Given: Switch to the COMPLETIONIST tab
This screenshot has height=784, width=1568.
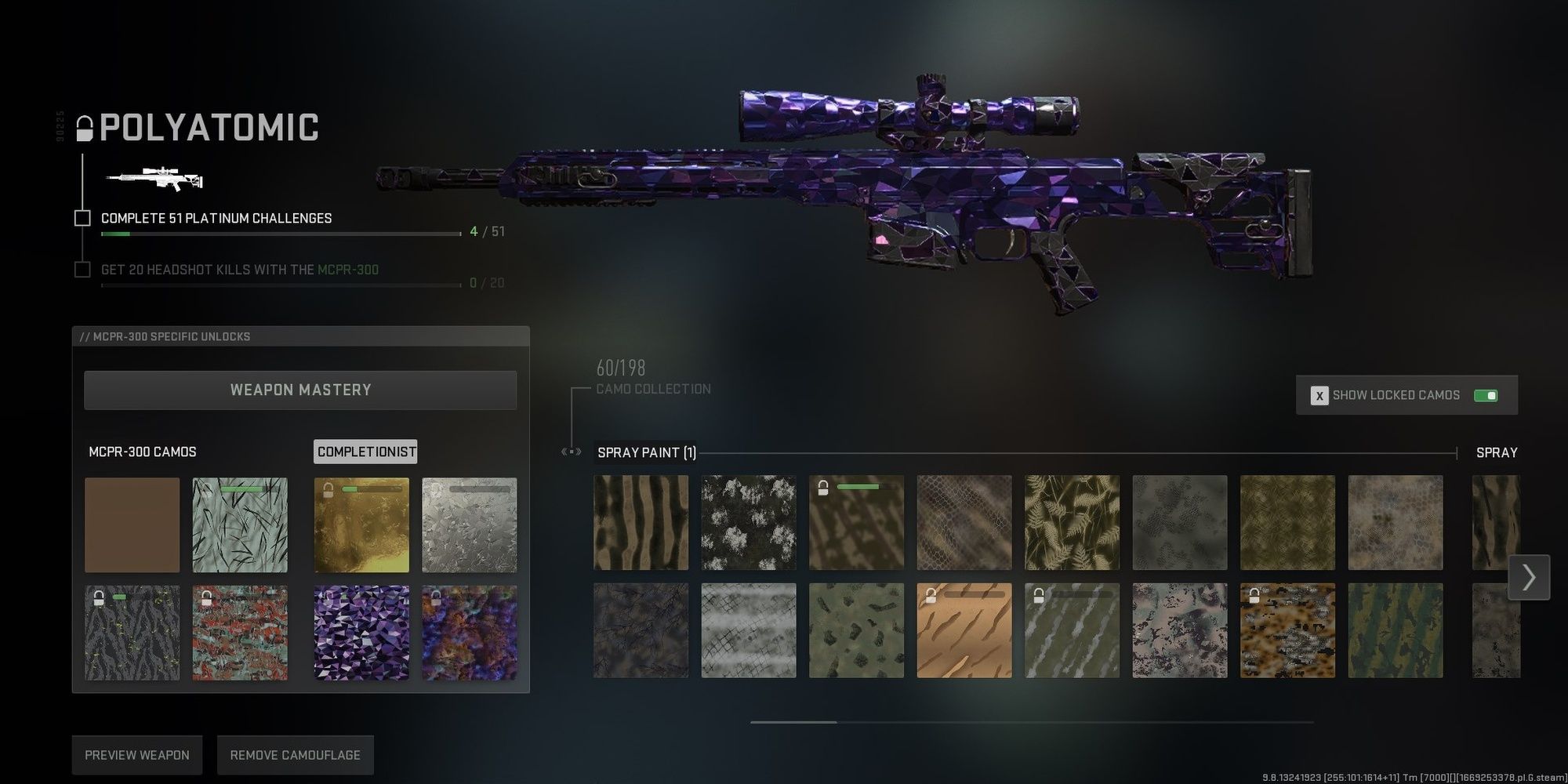Looking at the screenshot, I should click(x=365, y=452).
